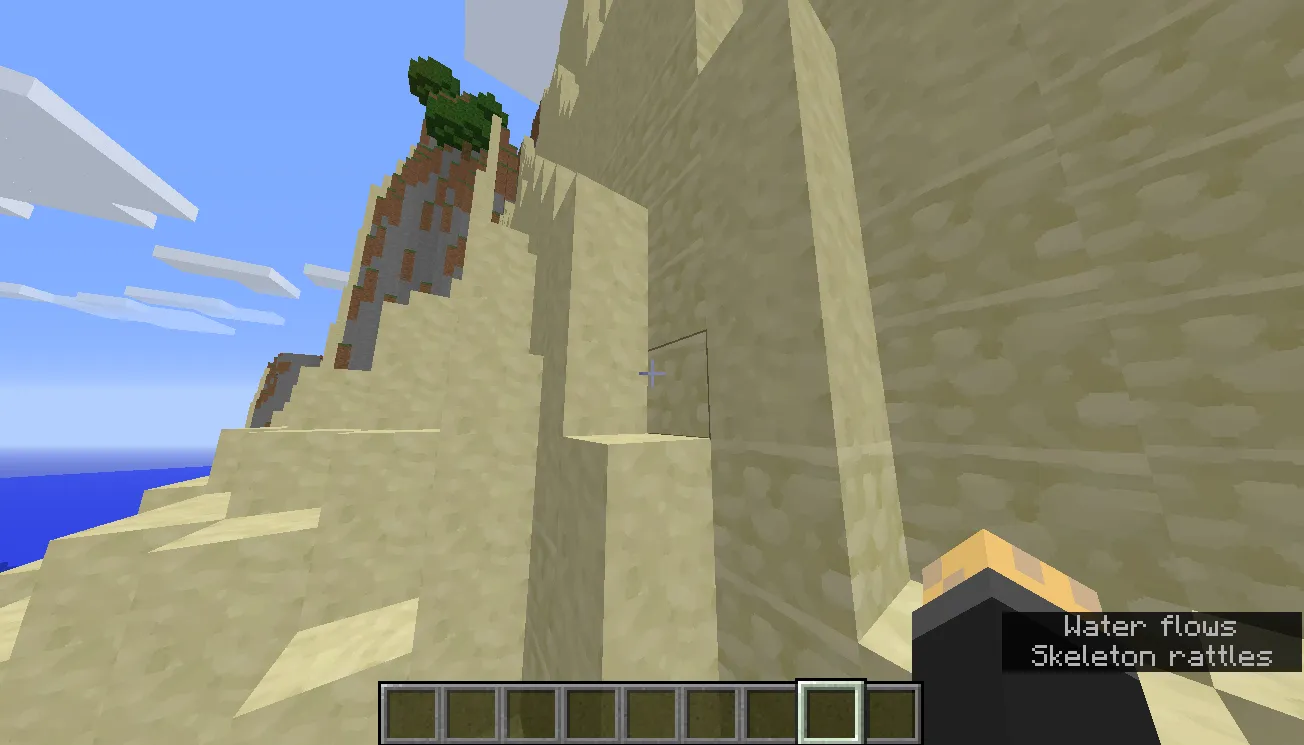The width and height of the screenshot is (1304, 745).
Task: Click the Water flows subtitle line
Action: click(1149, 627)
